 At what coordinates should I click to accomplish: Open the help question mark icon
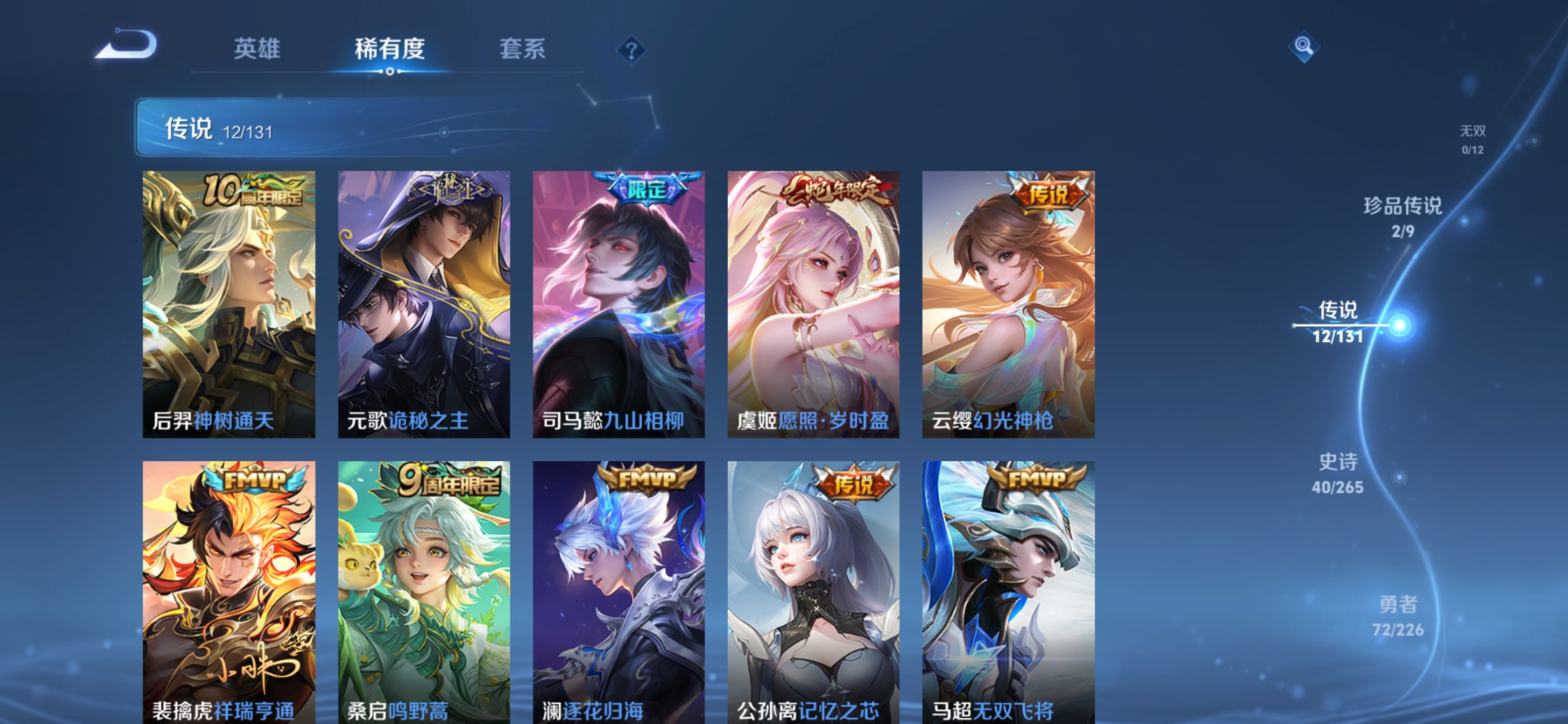633,49
